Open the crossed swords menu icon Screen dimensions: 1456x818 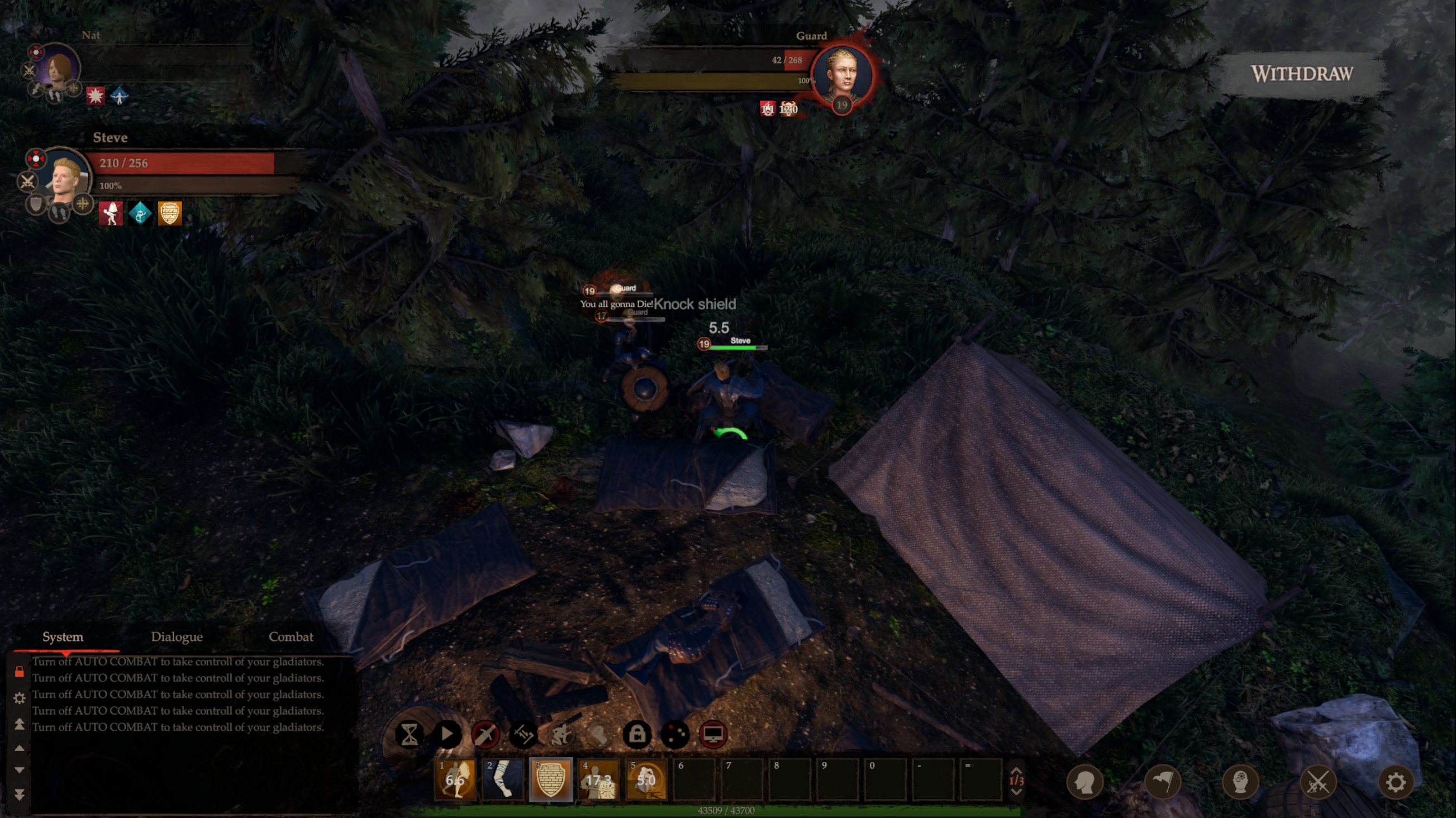point(1317,782)
